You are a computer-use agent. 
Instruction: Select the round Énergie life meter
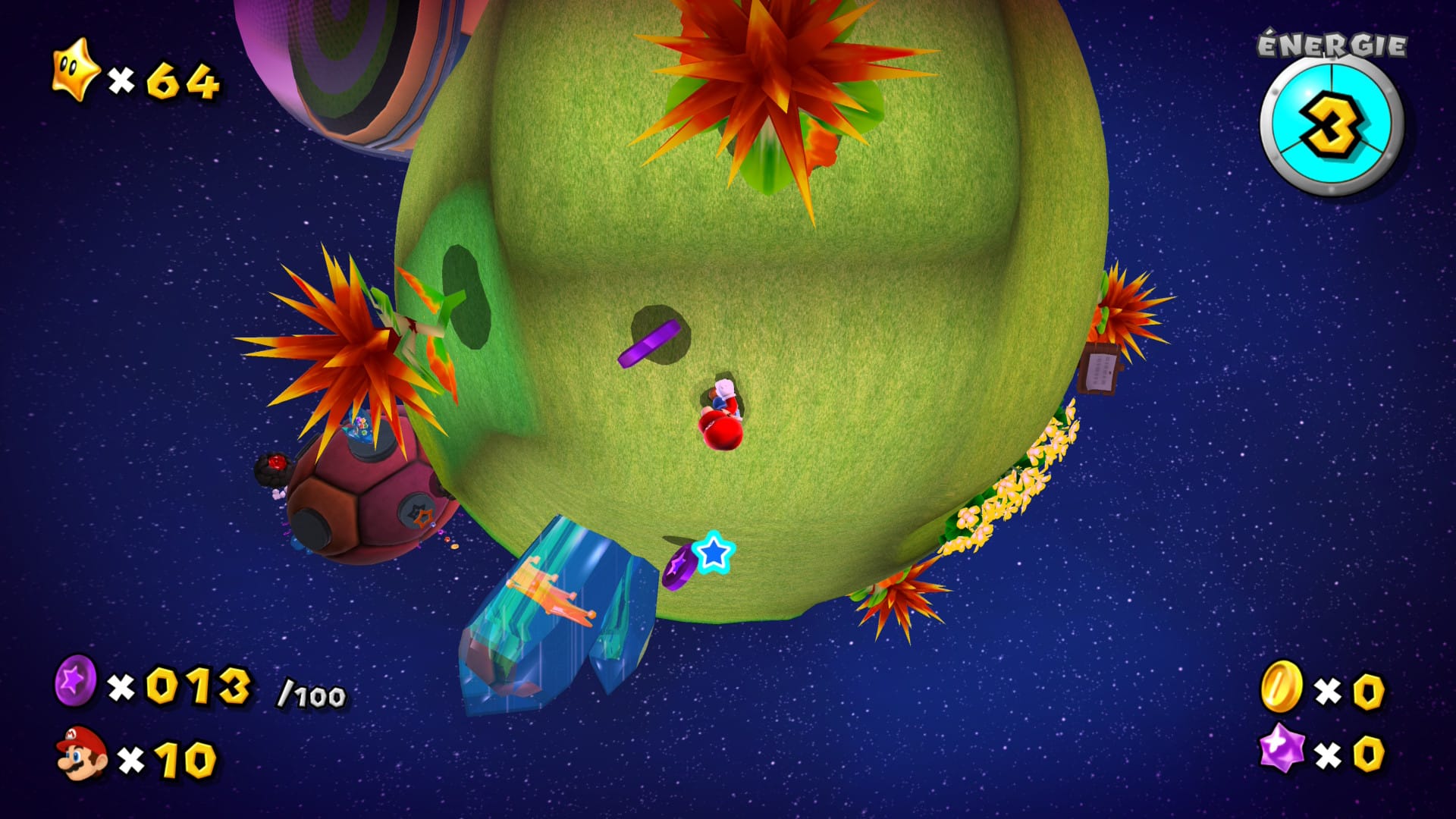coord(1332,127)
